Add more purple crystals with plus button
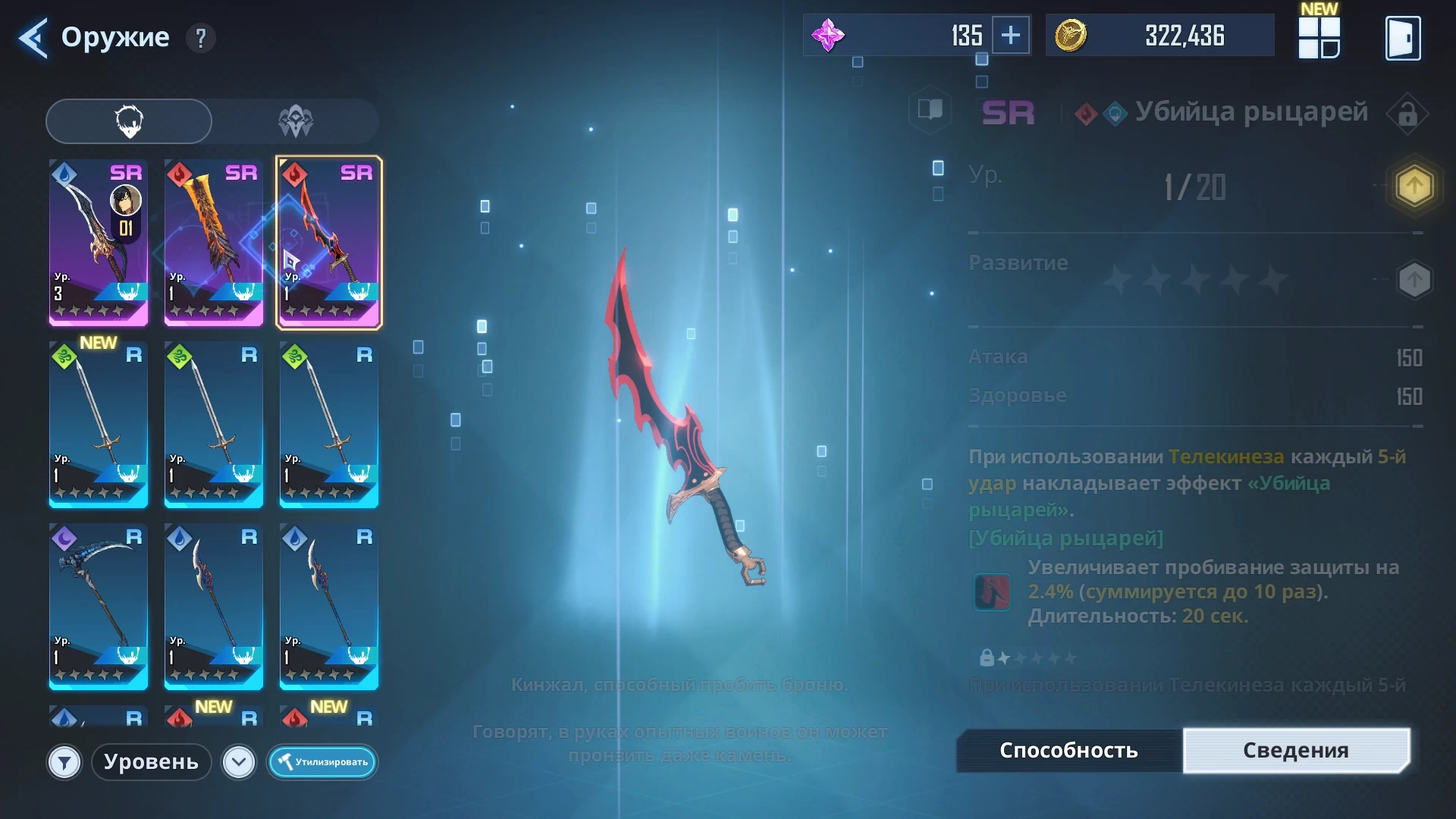Image resolution: width=1456 pixels, height=819 pixels. point(1011,36)
